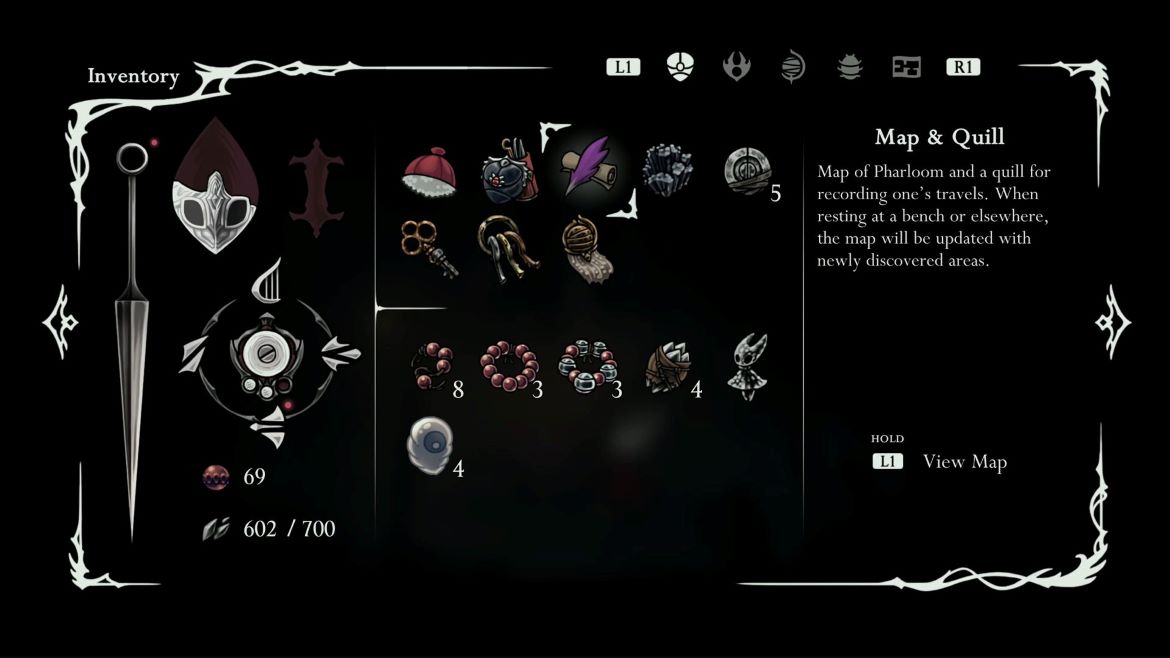Screen dimensions: 1170x658
Task: Pick the round stone disc item
Action: pos(746,170)
